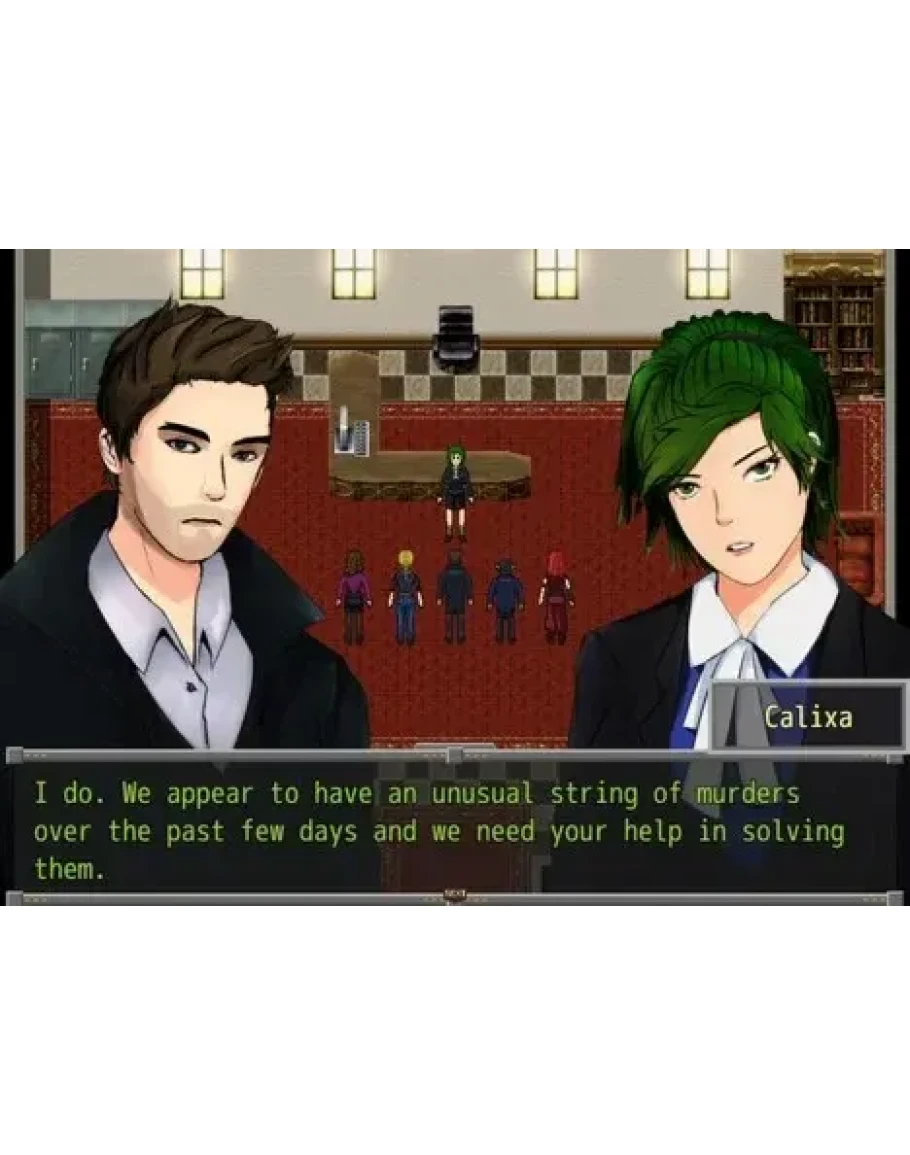
Task: Click the NEXT indicator to advance dialogue
Action: (x=455, y=894)
